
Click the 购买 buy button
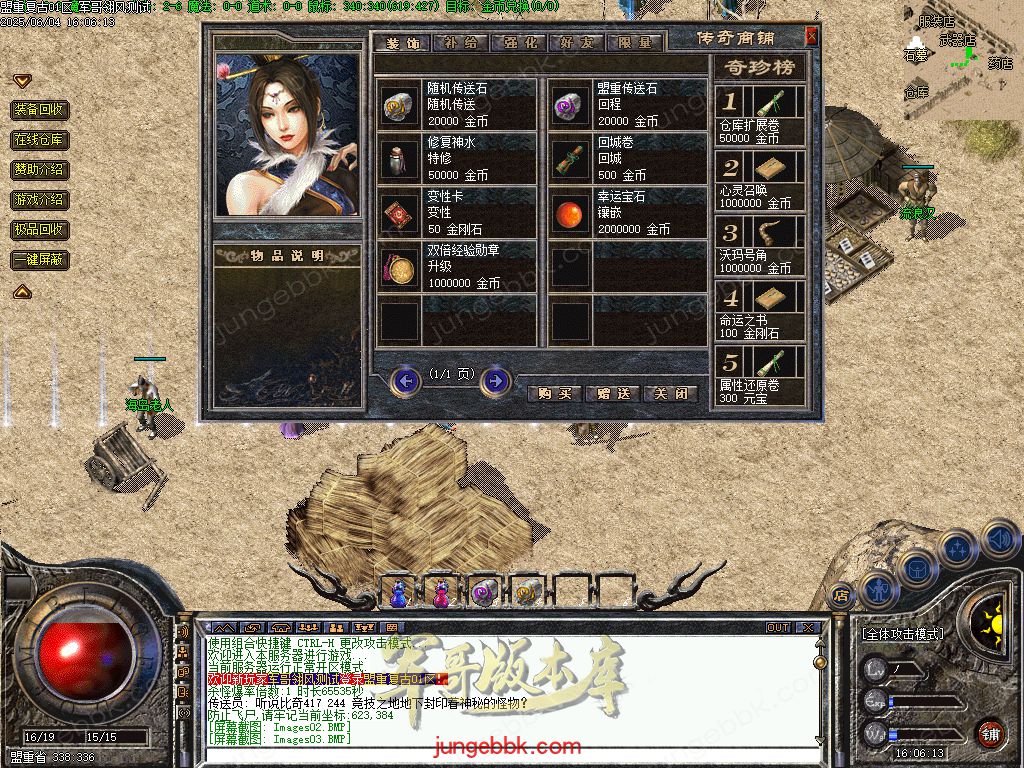click(555, 394)
